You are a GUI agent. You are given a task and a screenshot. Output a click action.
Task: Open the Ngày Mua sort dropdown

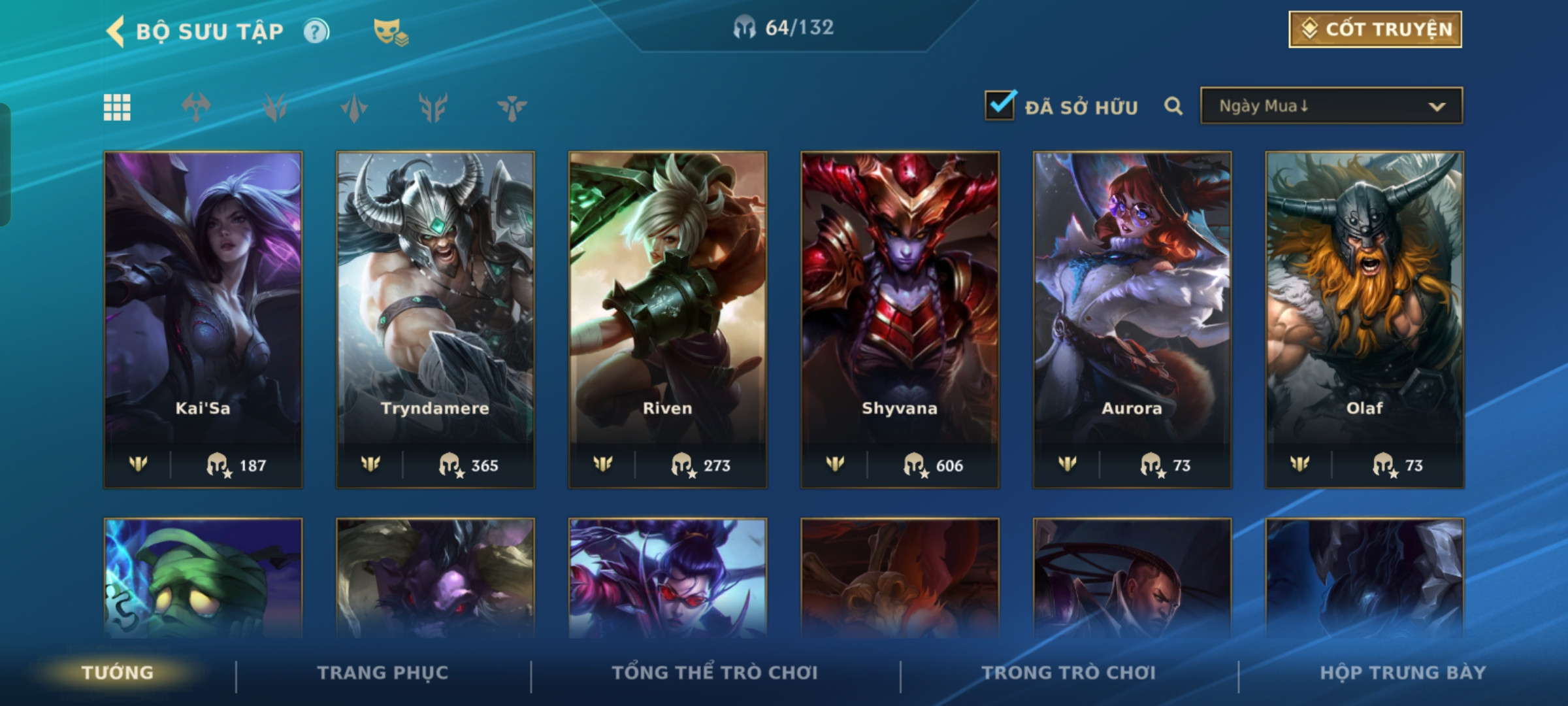1331,106
